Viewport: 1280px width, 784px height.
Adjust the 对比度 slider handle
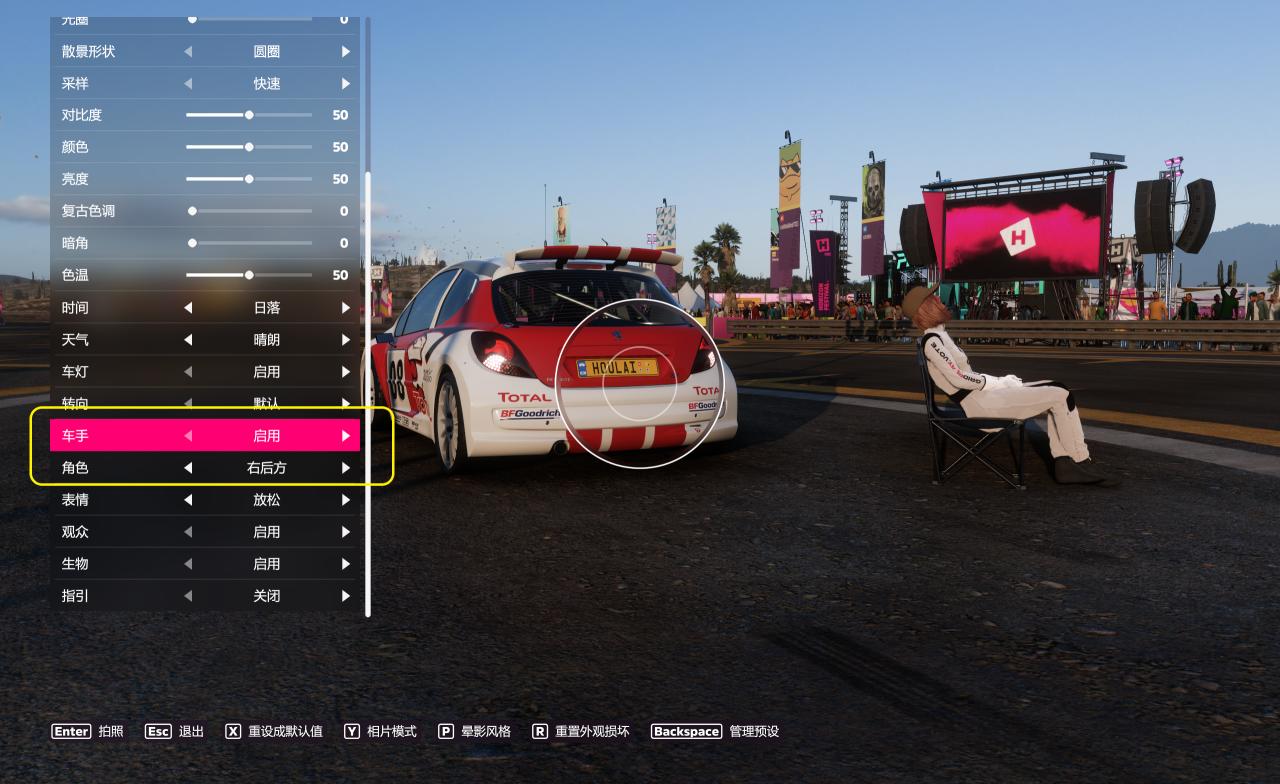click(249, 115)
